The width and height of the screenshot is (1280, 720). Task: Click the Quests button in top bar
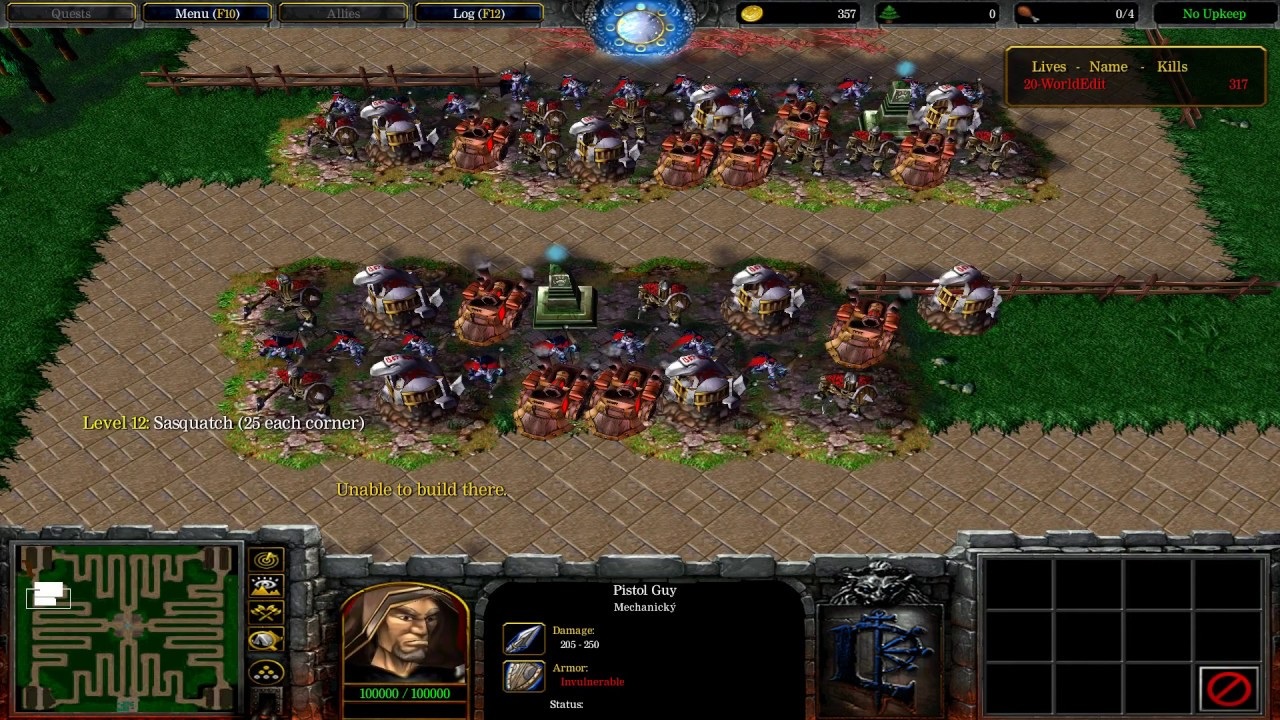tap(71, 14)
